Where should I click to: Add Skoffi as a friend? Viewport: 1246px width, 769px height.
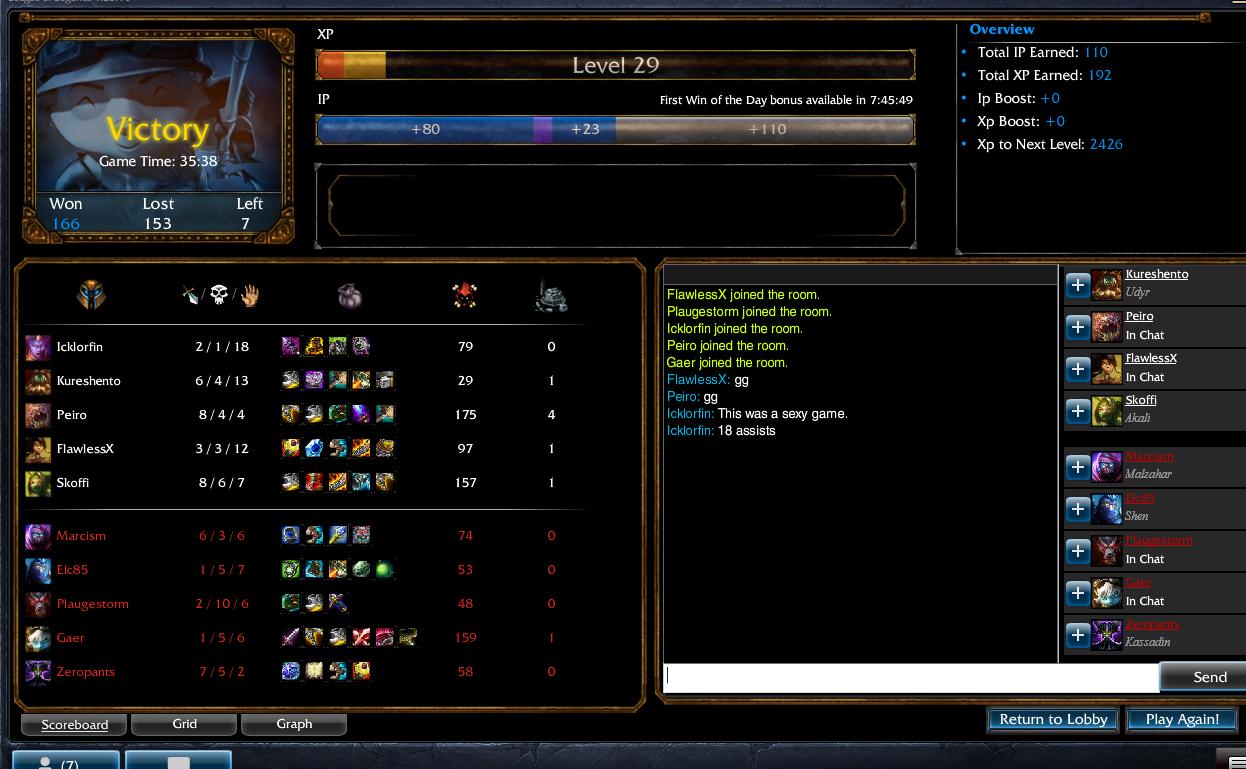point(1077,411)
